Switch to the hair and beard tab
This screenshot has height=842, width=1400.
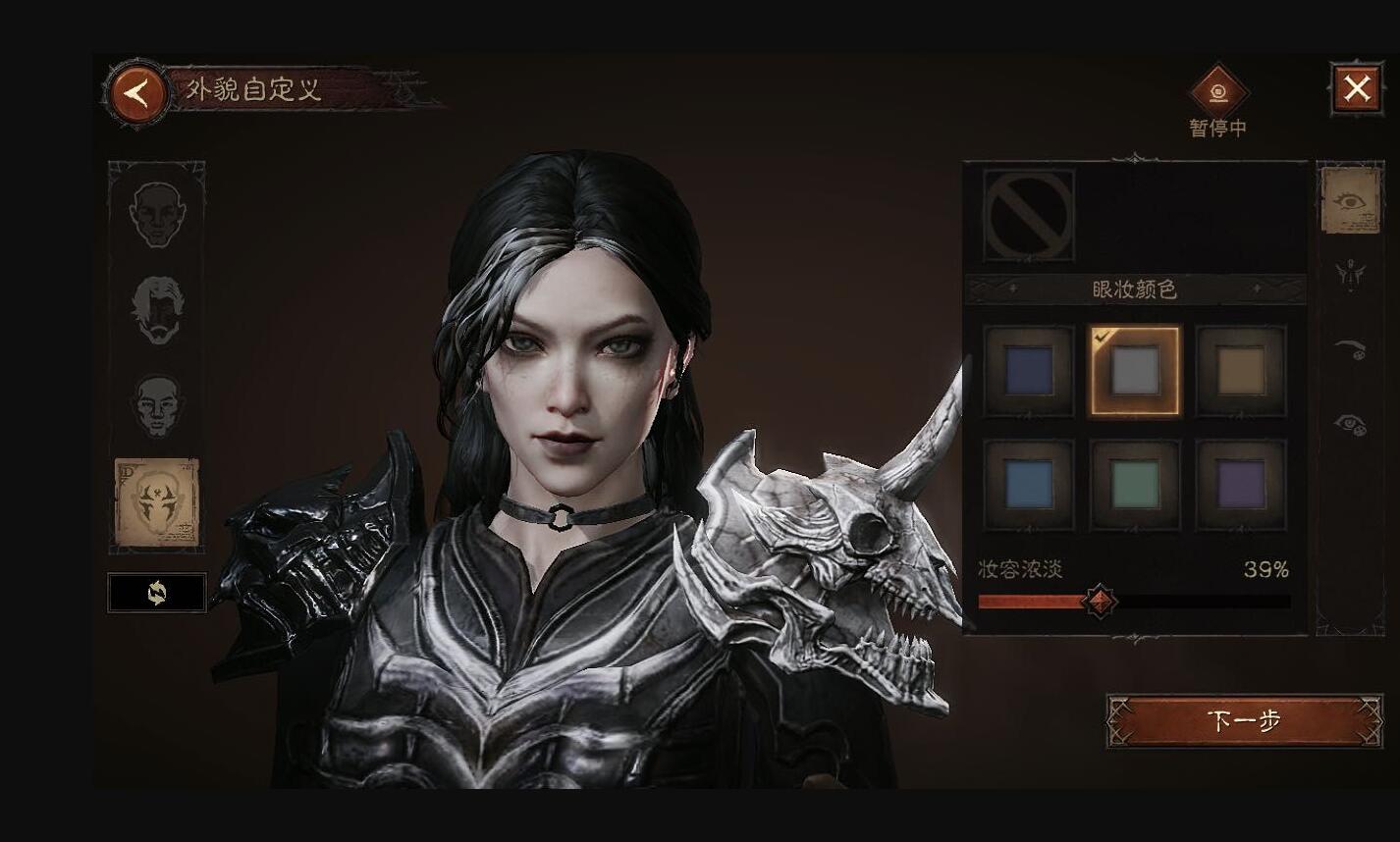tap(157, 310)
